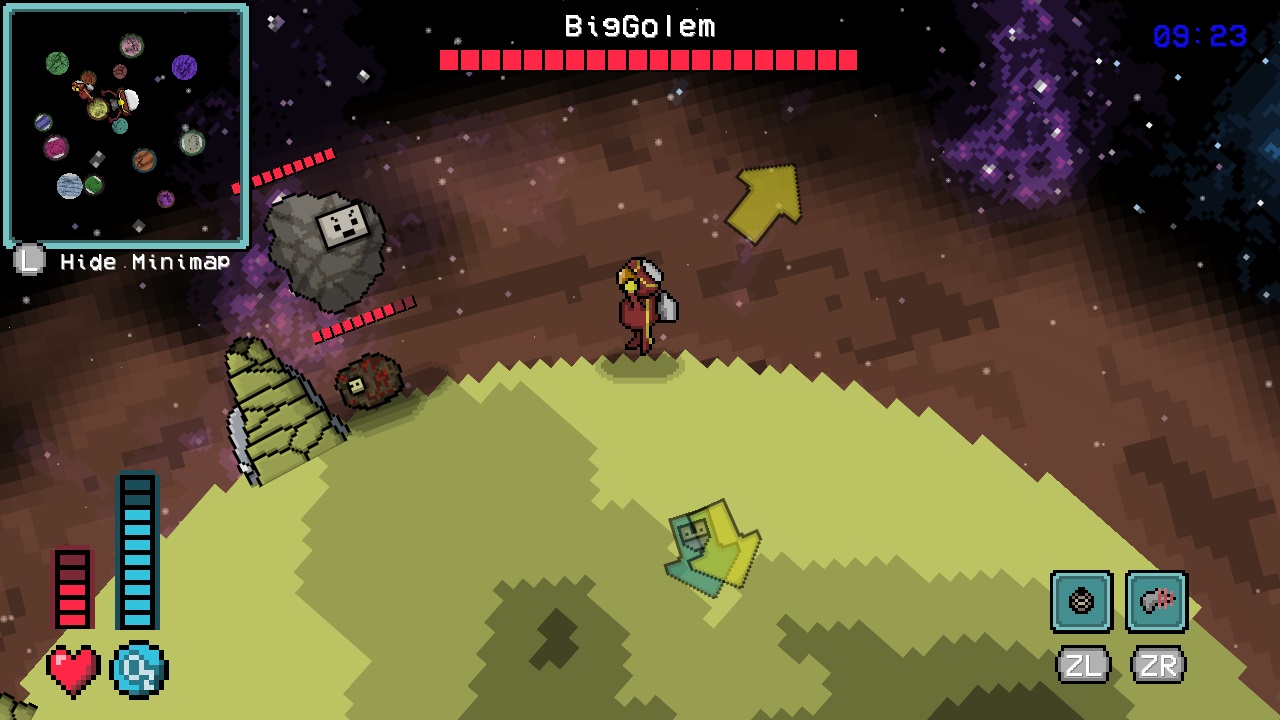Click the boss health bar segments
The height and width of the screenshot is (720, 1280).
coord(648,60)
